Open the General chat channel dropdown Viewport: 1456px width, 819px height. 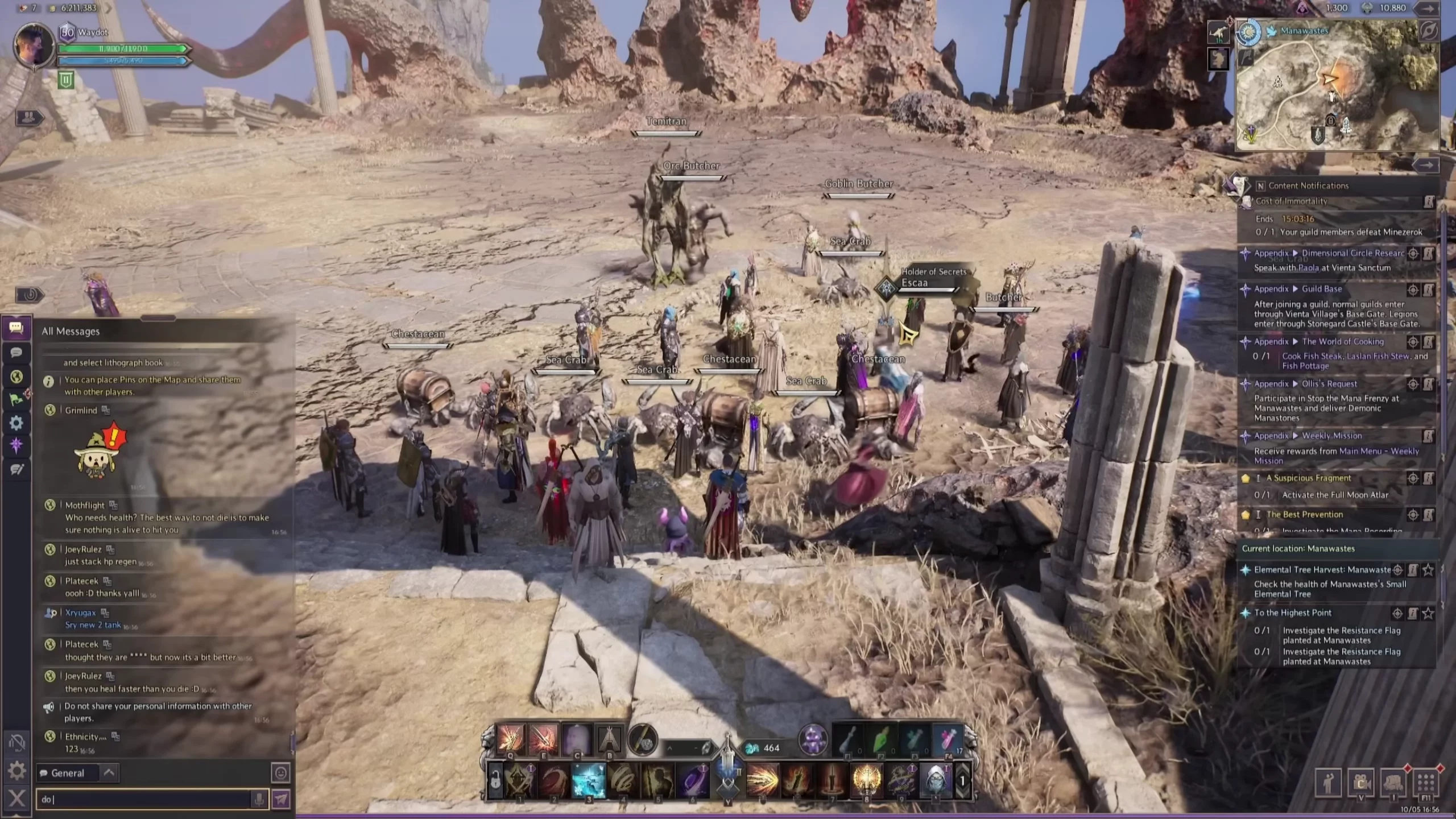click(x=109, y=772)
